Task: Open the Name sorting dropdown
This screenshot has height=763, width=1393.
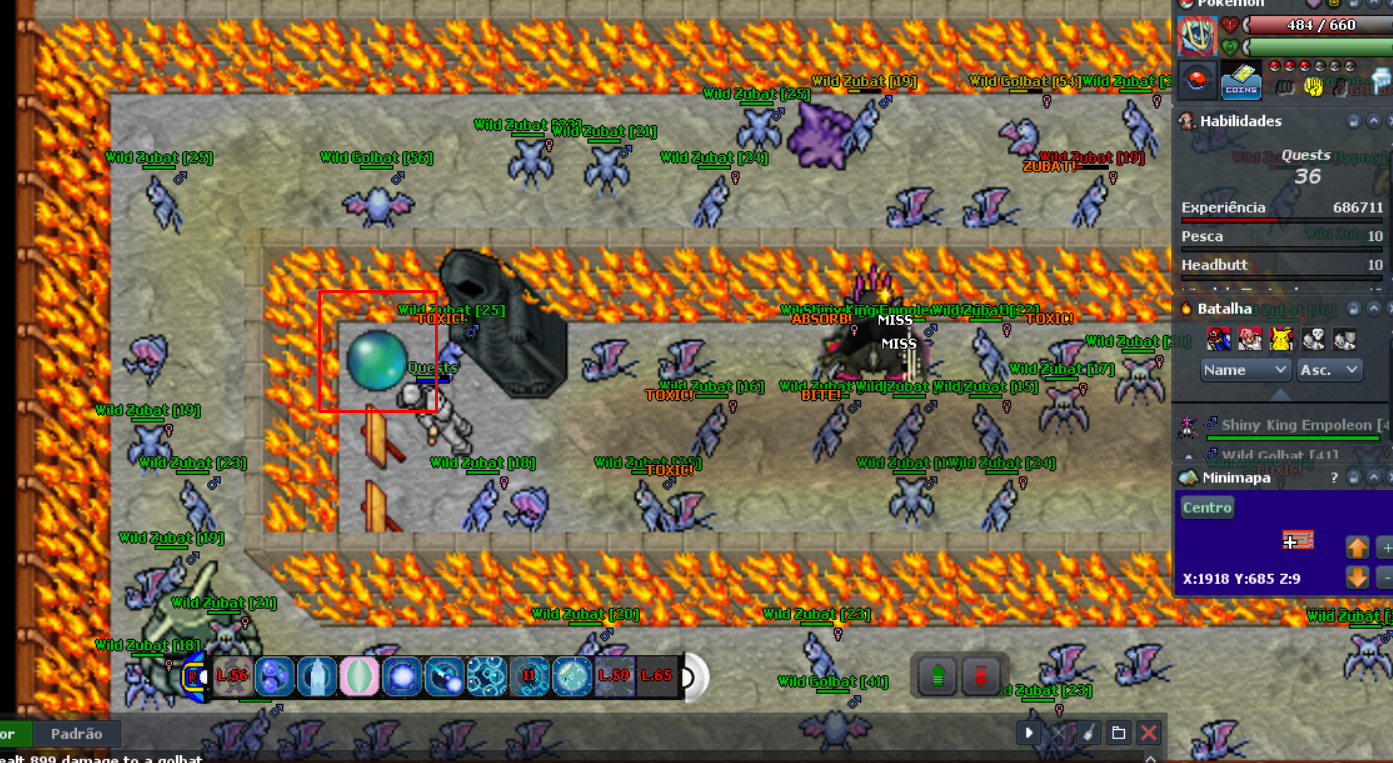Action: click(x=1245, y=370)
